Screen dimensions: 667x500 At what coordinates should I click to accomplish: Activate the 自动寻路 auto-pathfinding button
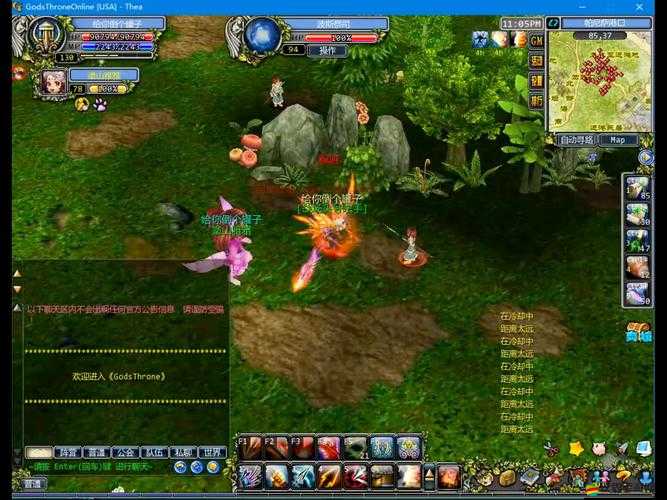point(576,140)
